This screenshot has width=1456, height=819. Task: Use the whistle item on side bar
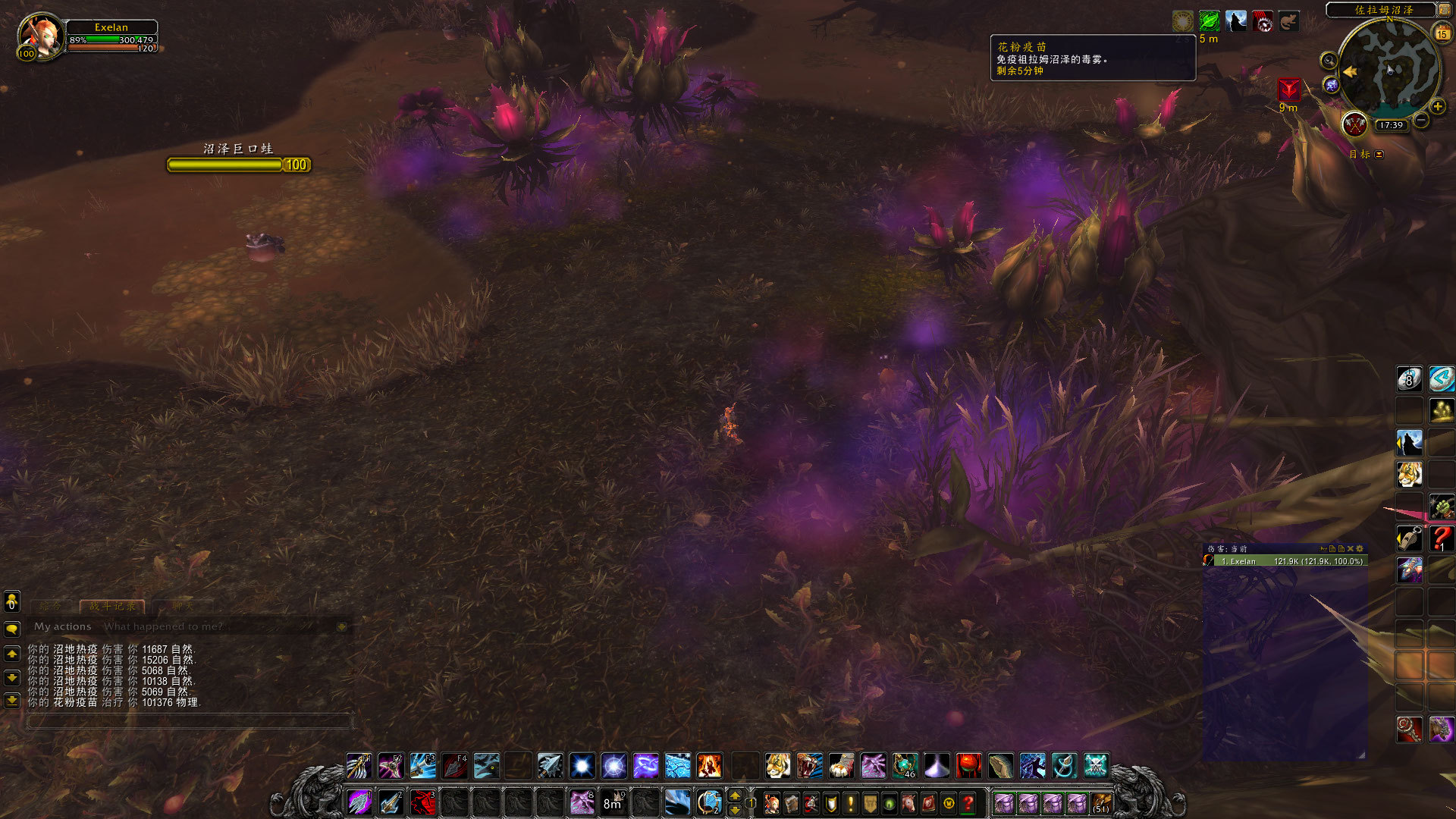(1409, 538)
